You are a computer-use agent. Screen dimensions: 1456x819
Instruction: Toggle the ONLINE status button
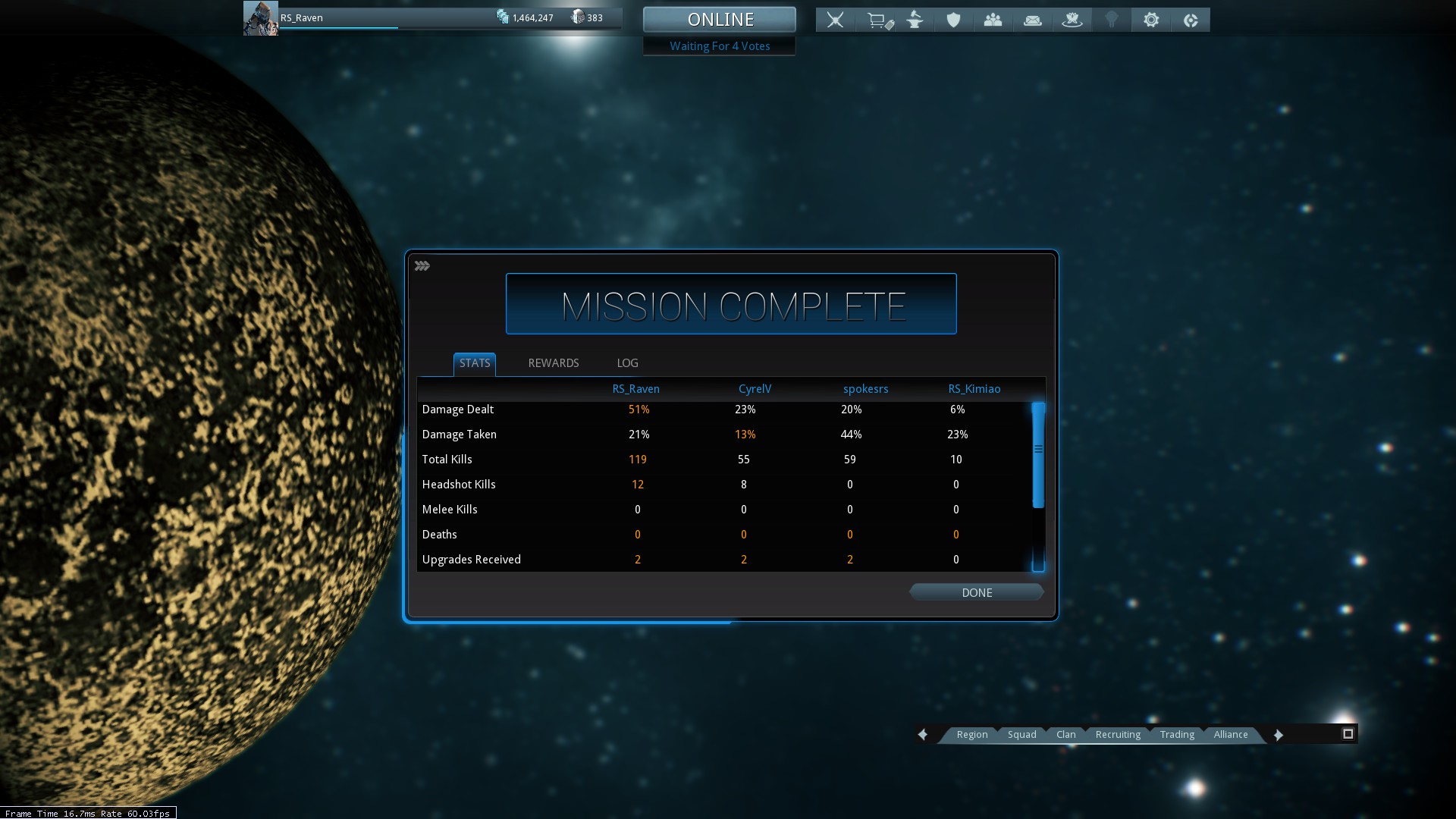[720, 20]
